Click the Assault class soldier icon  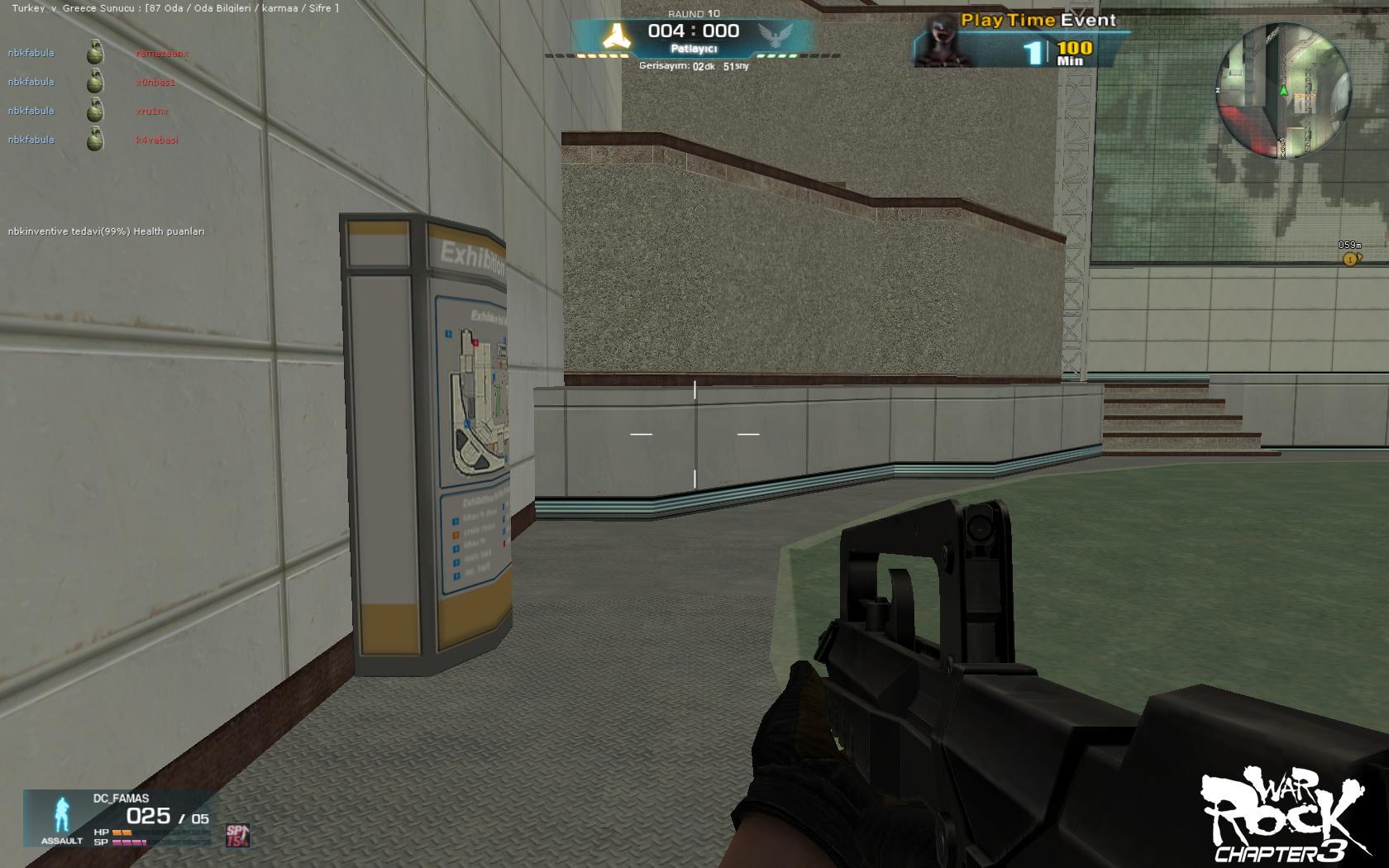[62, 814]
